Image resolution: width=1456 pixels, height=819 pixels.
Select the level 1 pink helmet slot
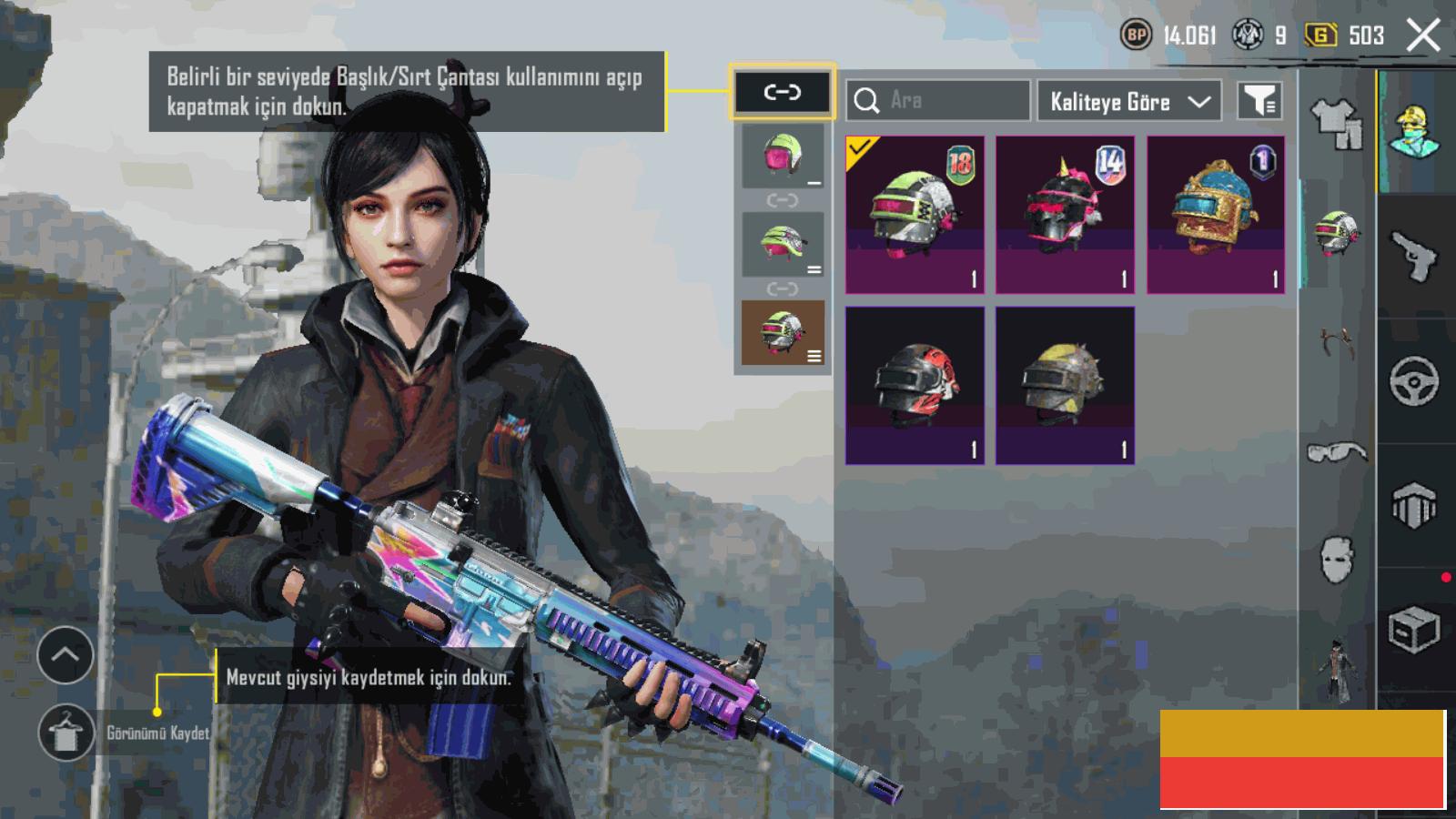pos(783,157)
